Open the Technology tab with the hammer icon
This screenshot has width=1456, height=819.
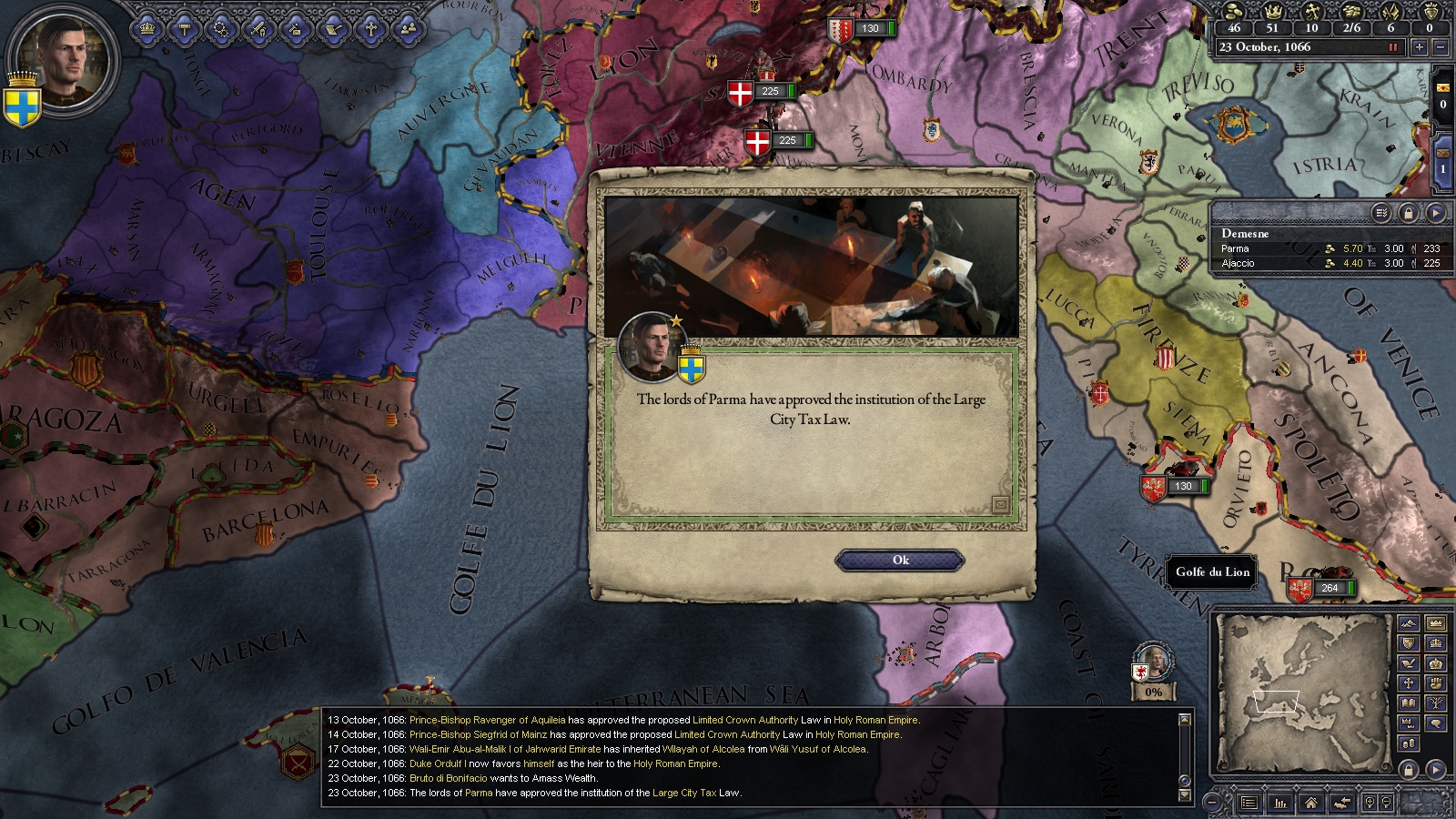tap(185, 29)
